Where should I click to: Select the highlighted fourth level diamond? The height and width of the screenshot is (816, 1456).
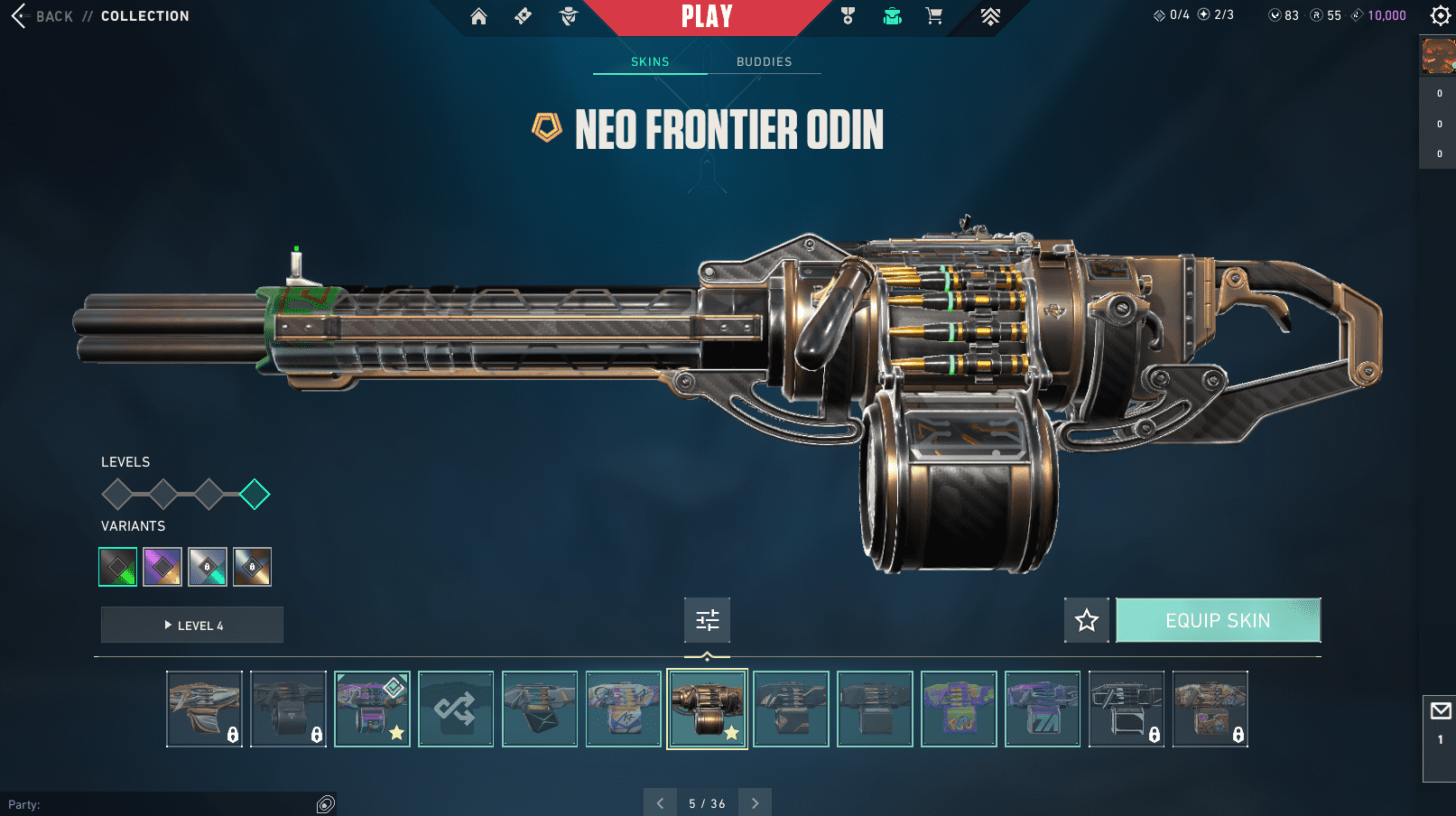255,494
